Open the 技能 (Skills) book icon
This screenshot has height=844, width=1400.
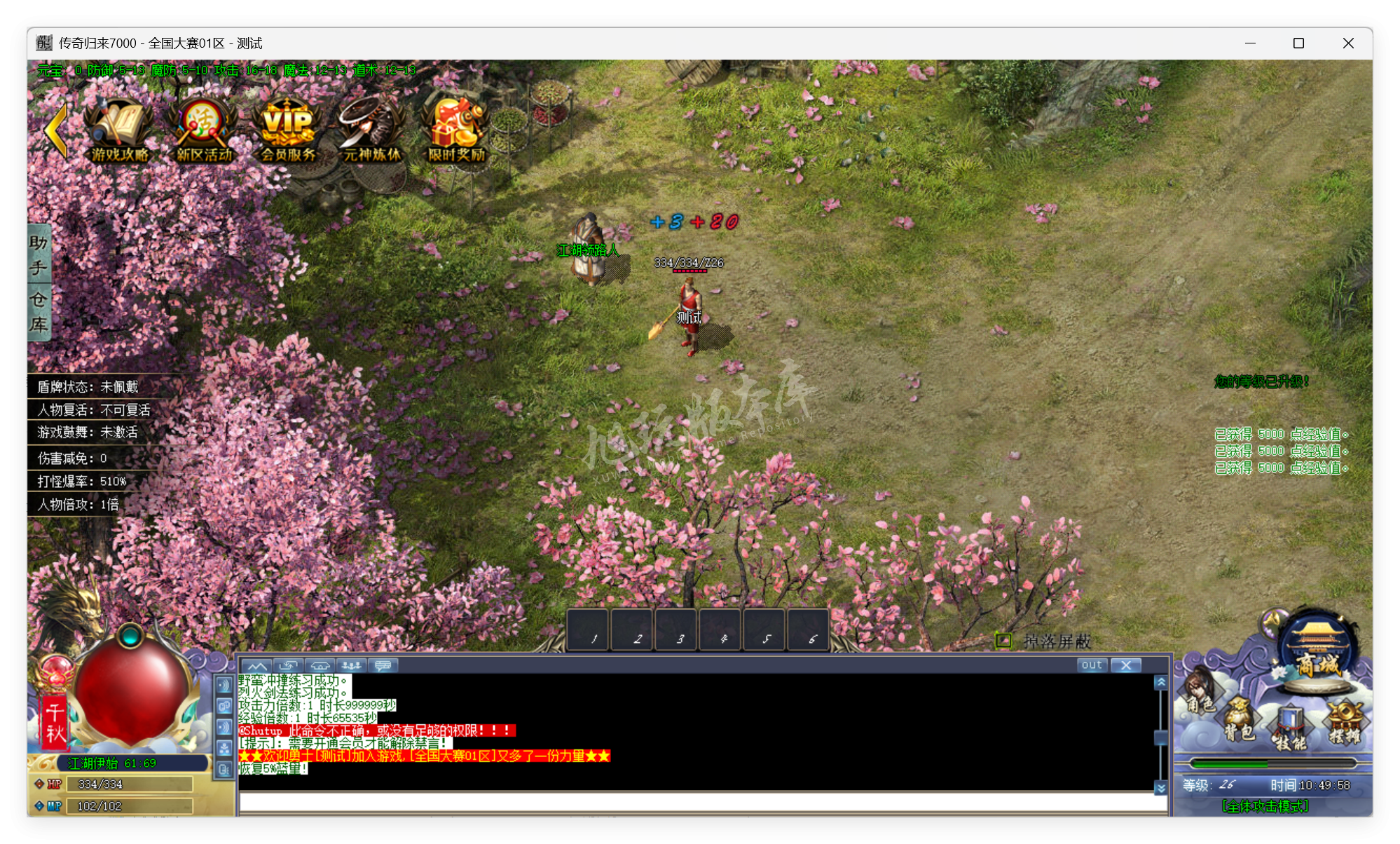pos(1290,722)
